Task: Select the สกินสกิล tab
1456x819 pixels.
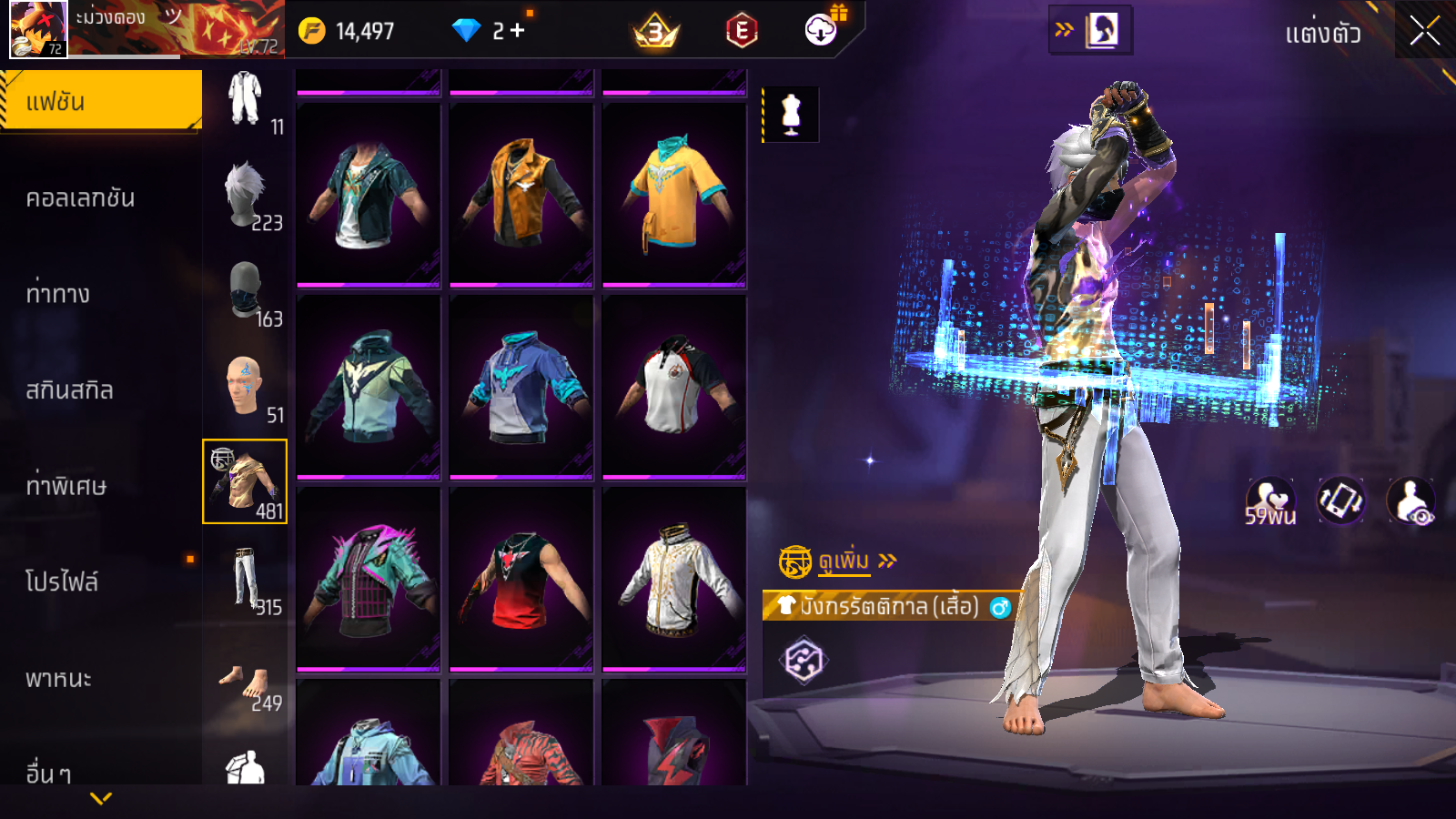Action: coord(69,390)
